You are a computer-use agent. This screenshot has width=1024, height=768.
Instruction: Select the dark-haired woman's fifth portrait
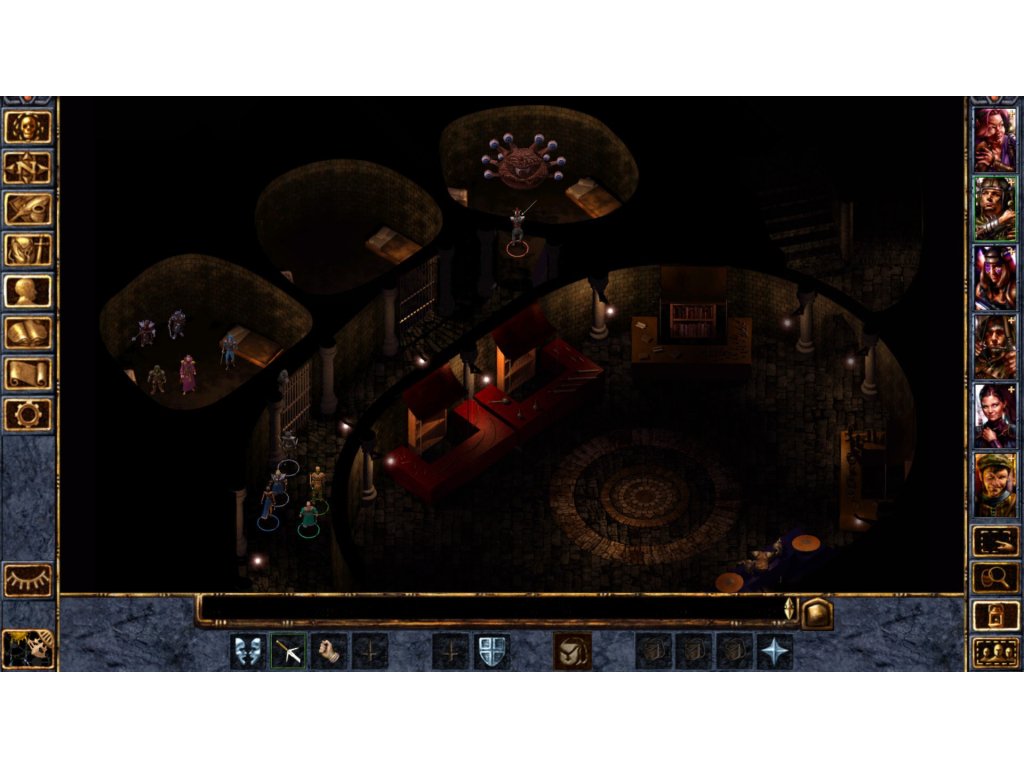pos(995,415)
